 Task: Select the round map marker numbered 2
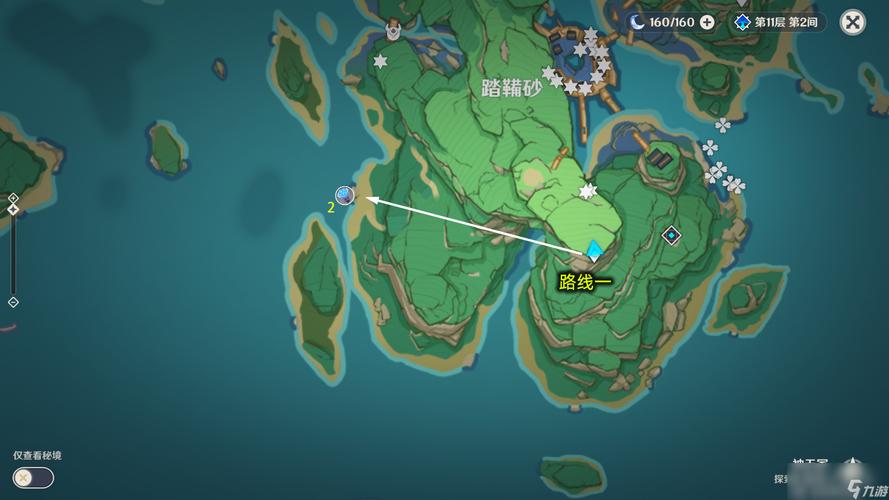tap(345, 195)
